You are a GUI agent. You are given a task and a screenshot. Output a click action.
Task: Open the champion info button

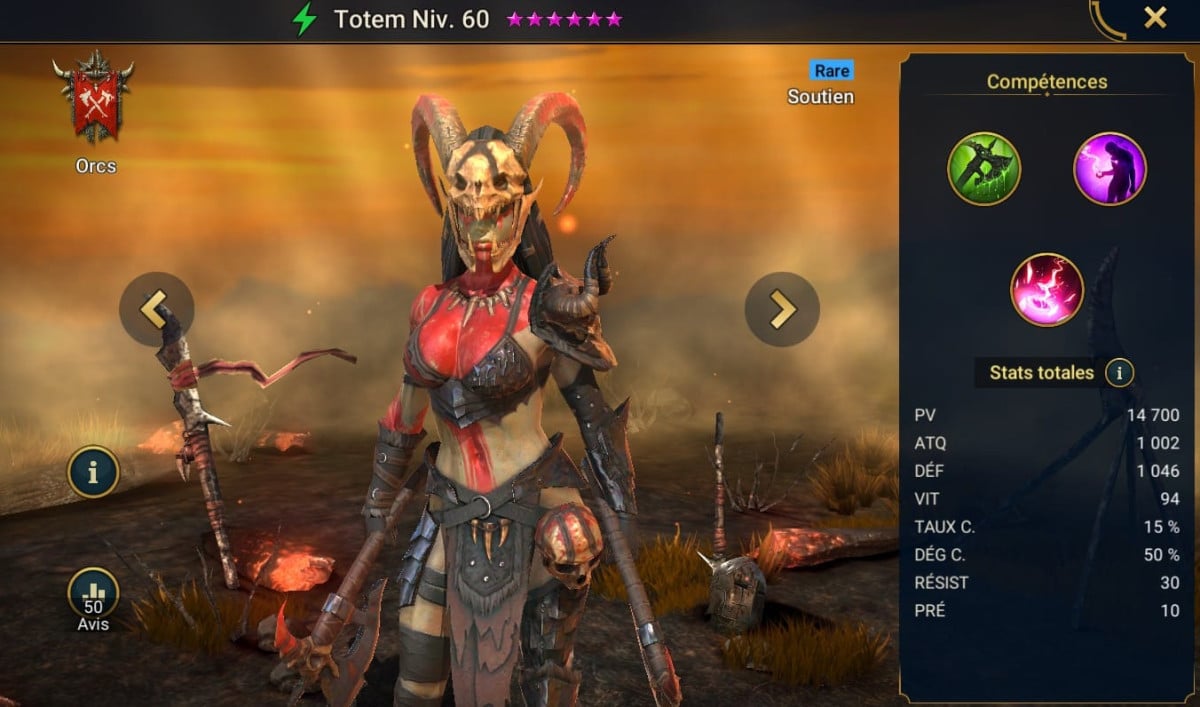tap(93, 472)
